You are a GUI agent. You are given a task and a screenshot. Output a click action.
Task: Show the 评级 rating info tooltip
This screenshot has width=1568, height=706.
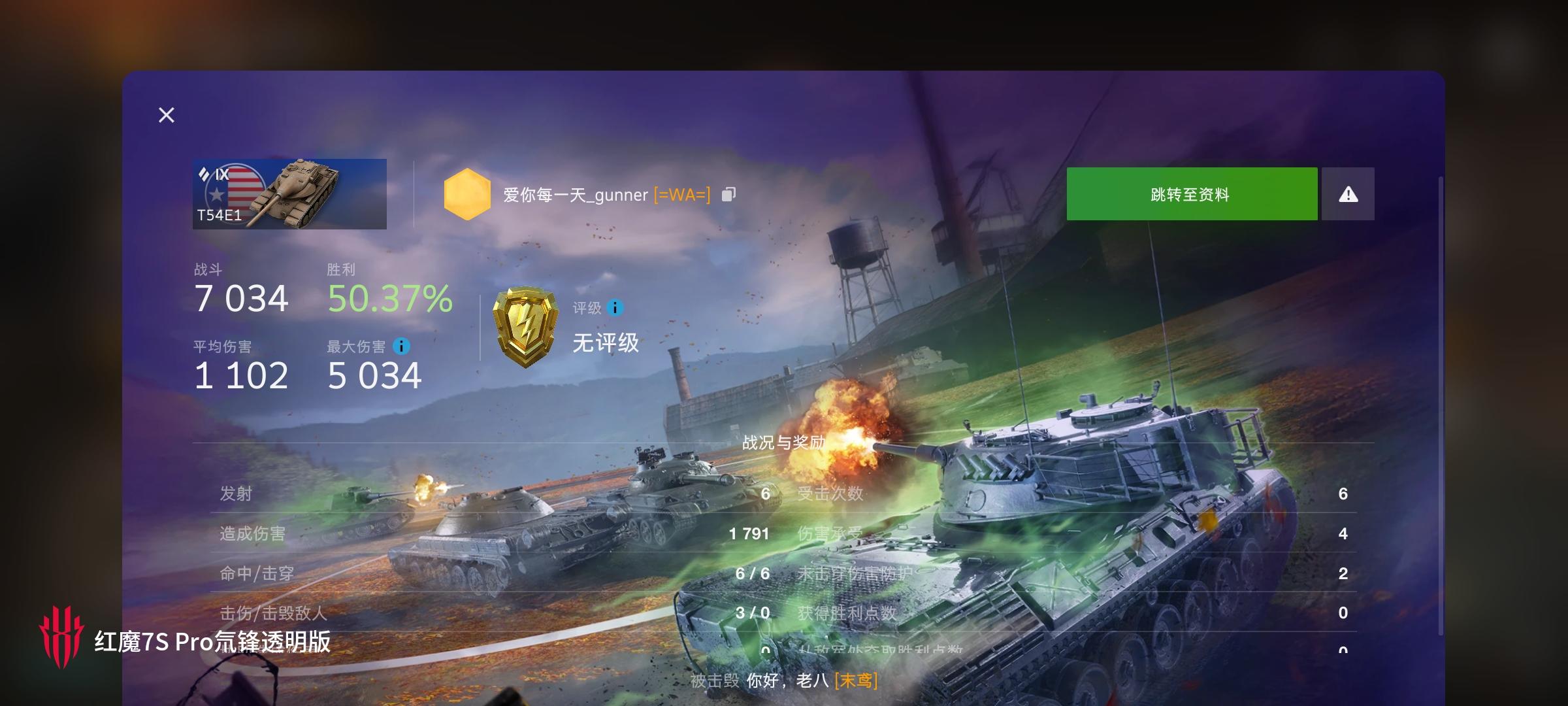[615, 308]
